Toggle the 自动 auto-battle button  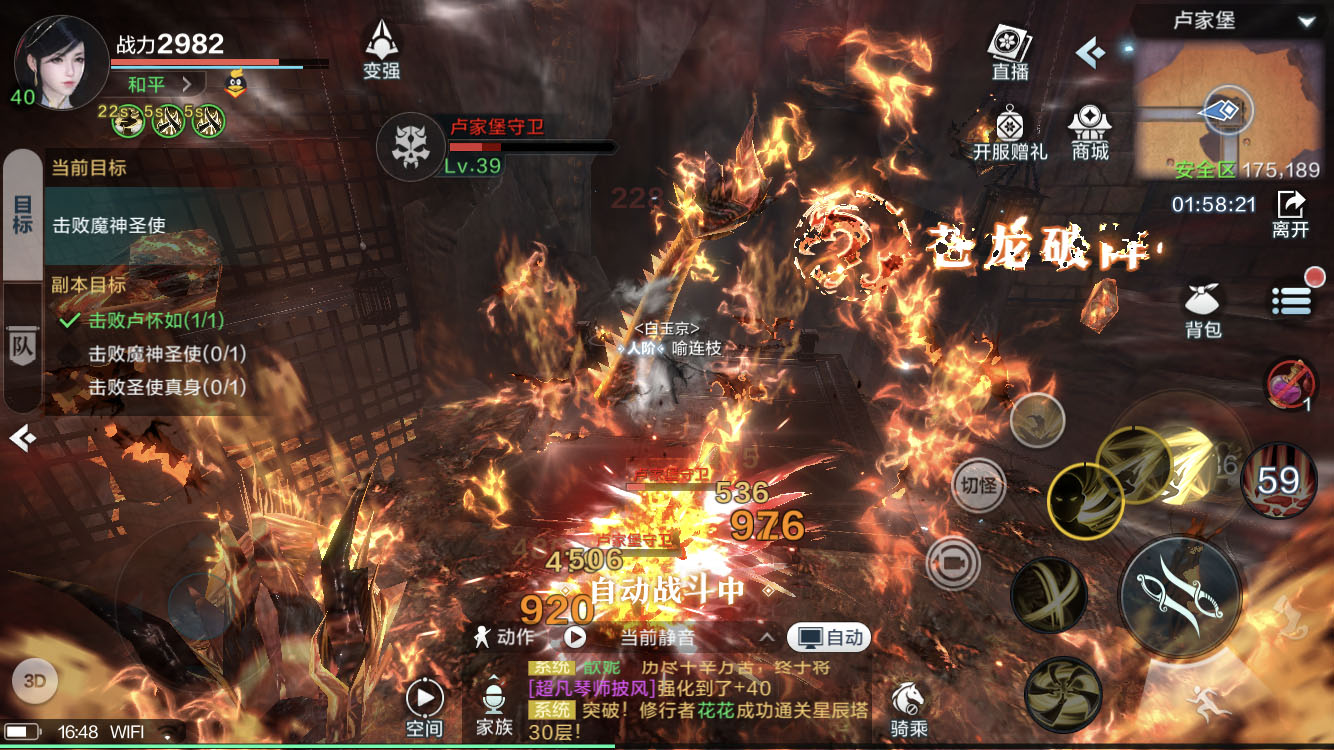829,637
